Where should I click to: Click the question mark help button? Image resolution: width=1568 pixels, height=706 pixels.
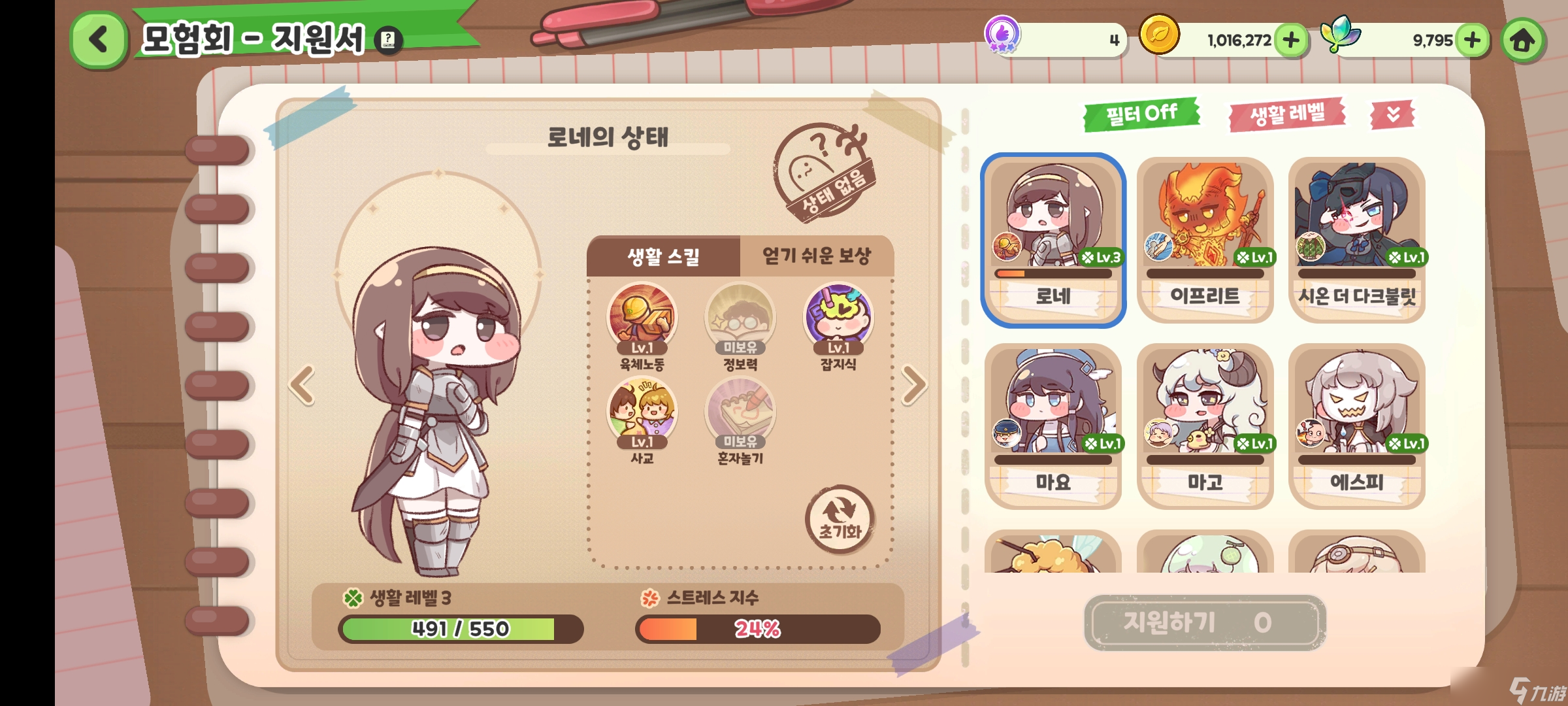point(388,39)
